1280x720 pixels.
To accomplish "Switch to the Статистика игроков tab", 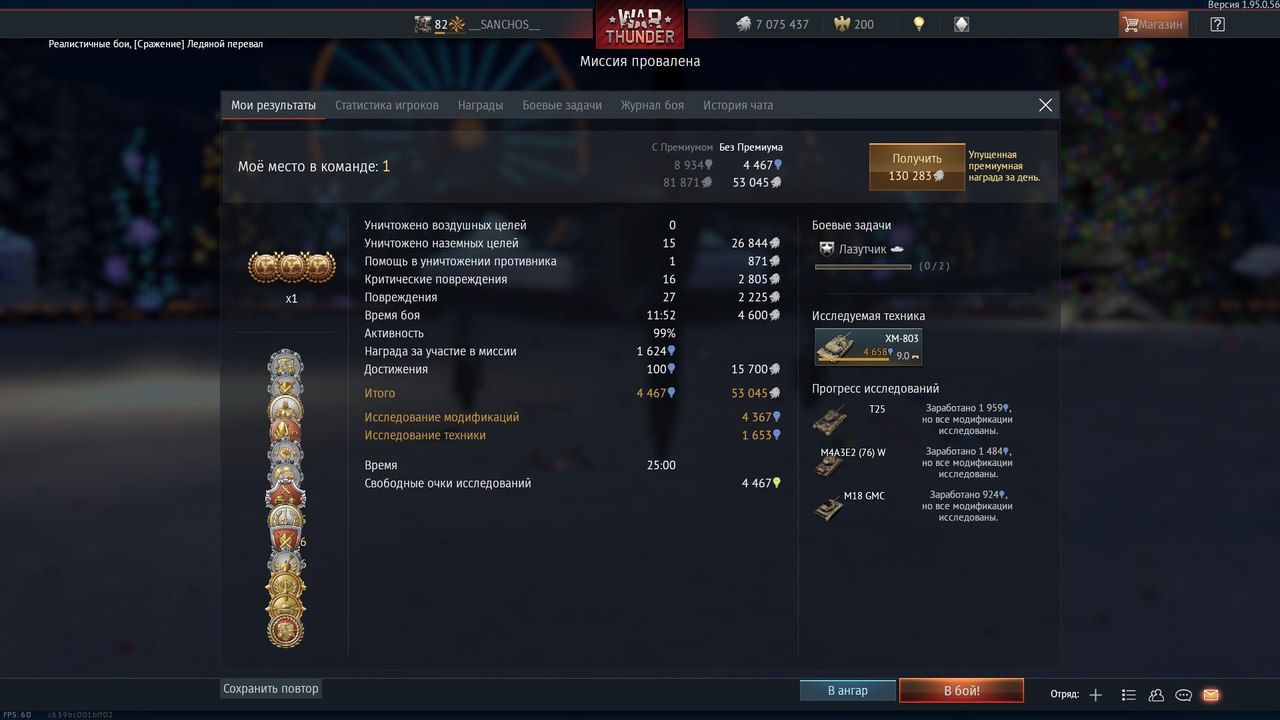I will tap(386, 105).
